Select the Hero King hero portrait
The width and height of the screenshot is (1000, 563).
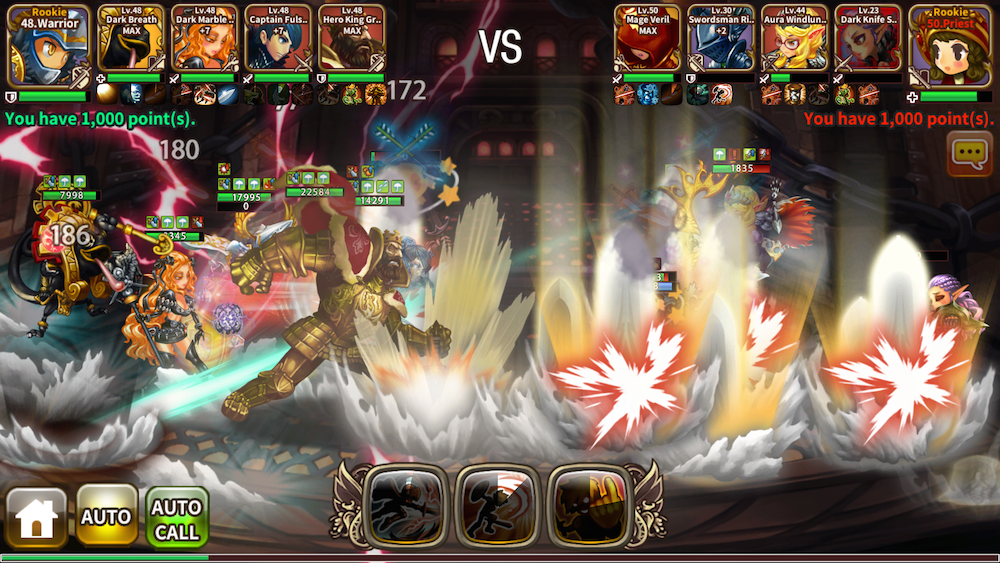click(x=352, y=38)
